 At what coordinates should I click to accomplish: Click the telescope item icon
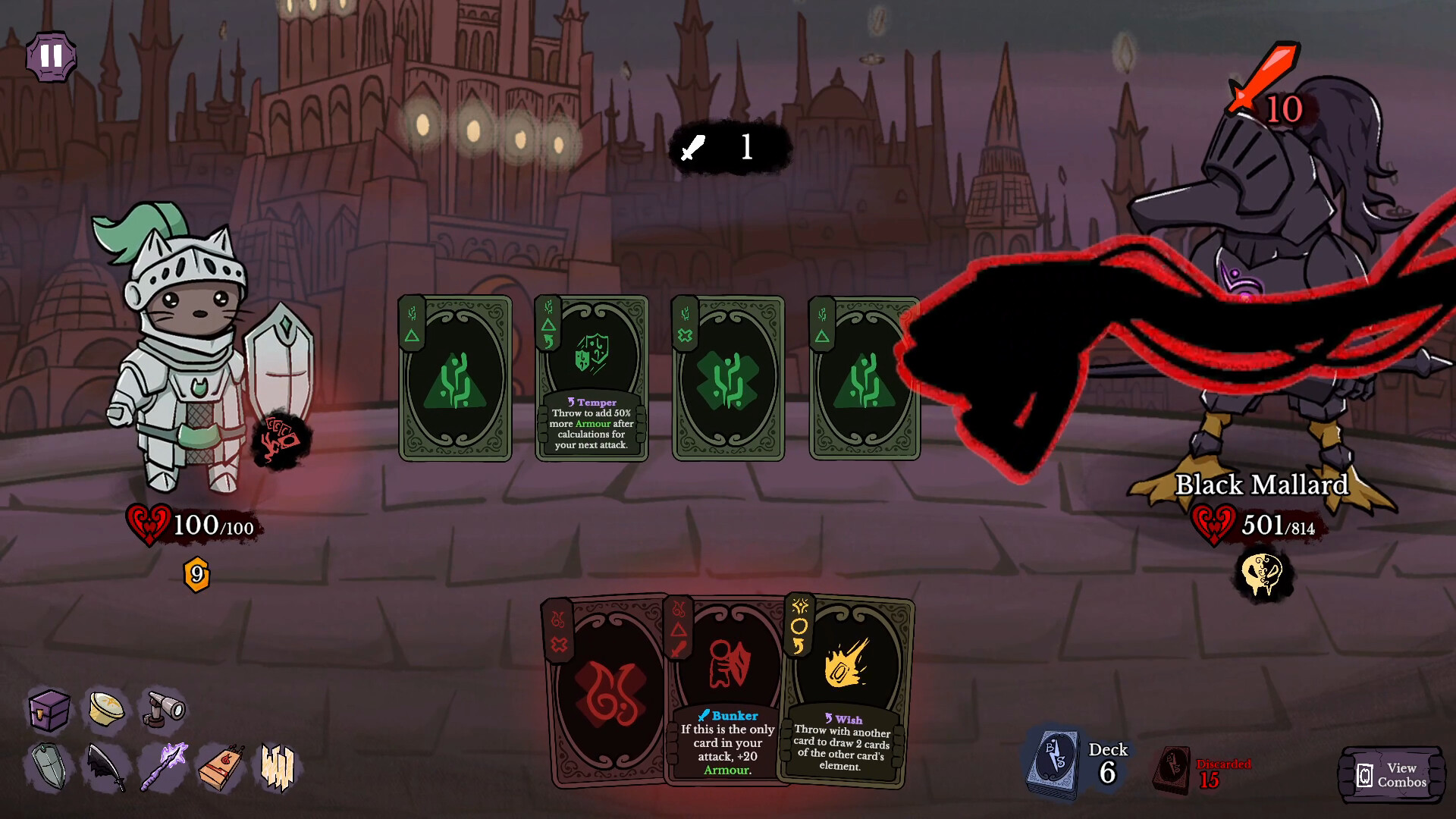point(163,711)
